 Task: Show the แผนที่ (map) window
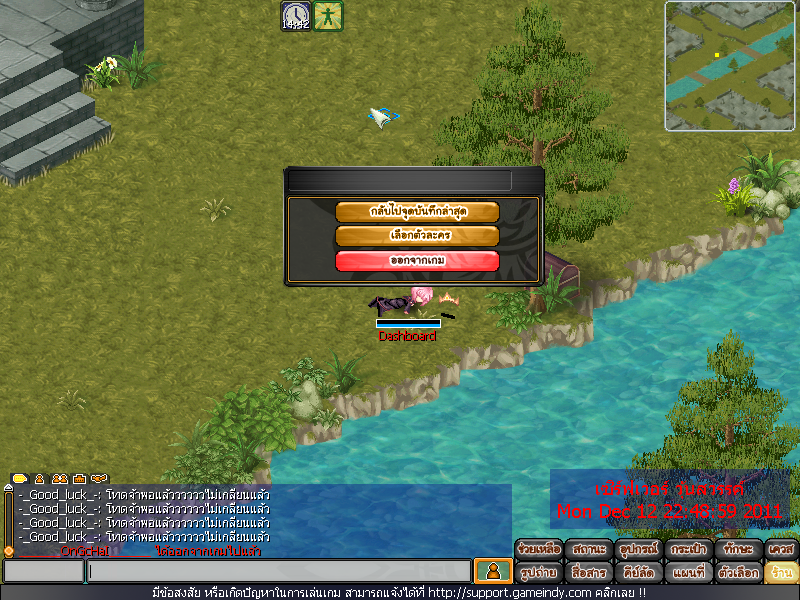[x=686, y=573]
